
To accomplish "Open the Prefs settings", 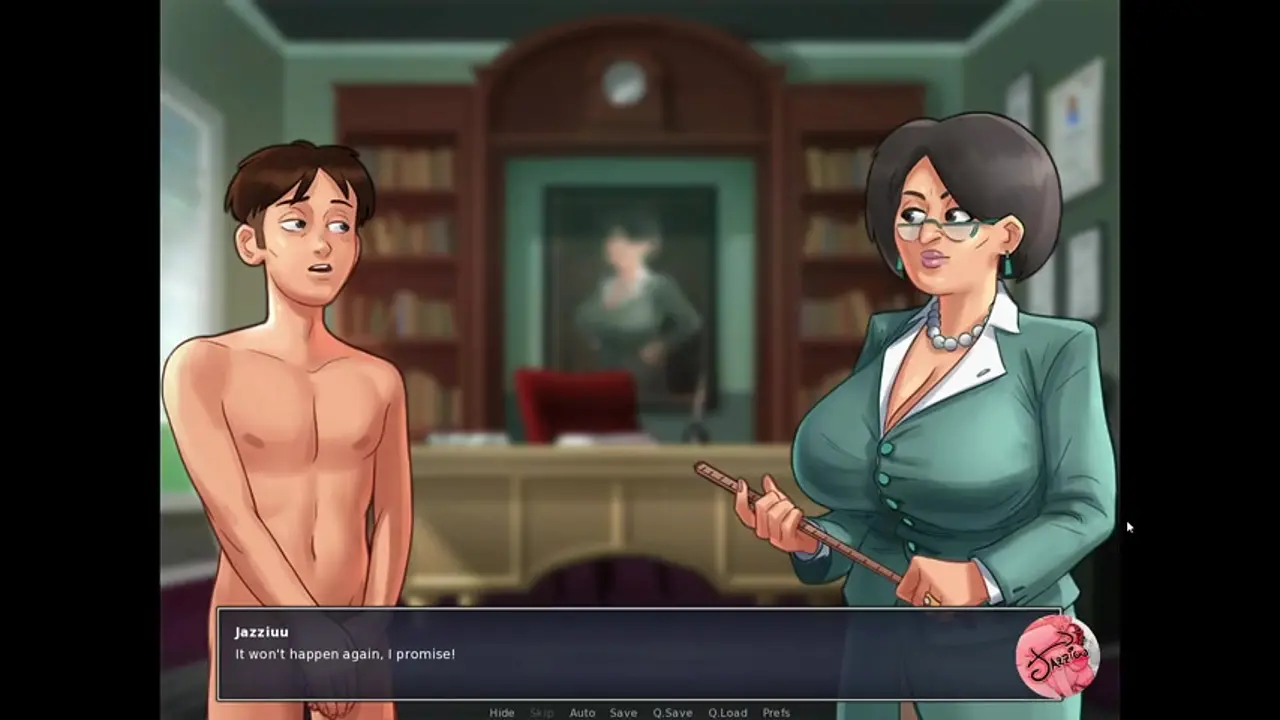I will tap(776, 713).
